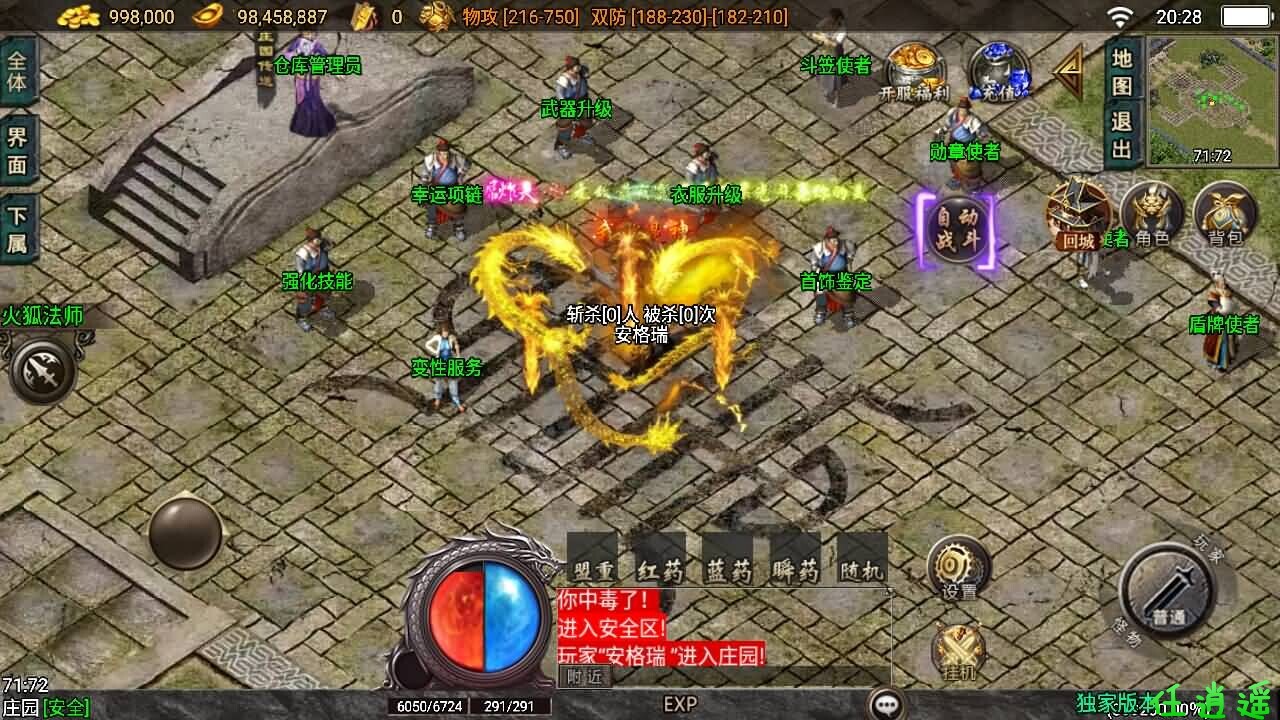
Task: Toggle 自动战斗 auto-battle mode
Action: (x=955, y=228)
